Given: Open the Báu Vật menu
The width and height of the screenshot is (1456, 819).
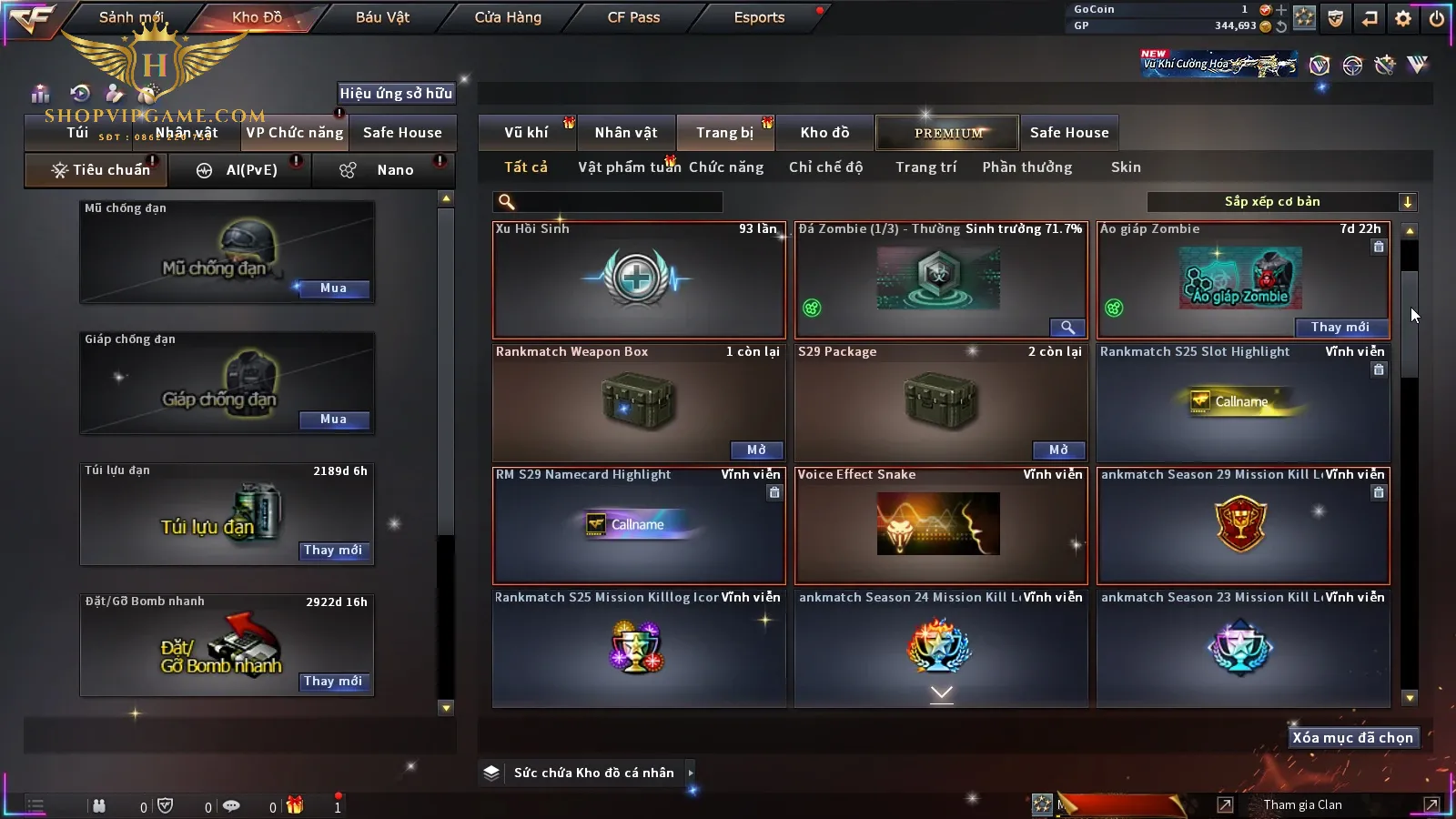Looking at the screenshot, I should 382,17.
